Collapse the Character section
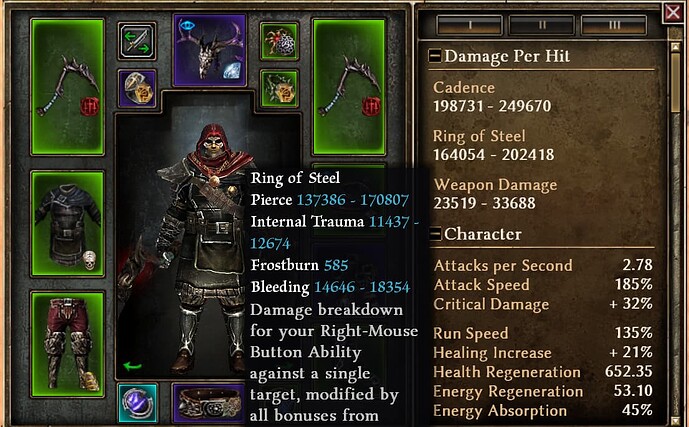 click(435, 234)
